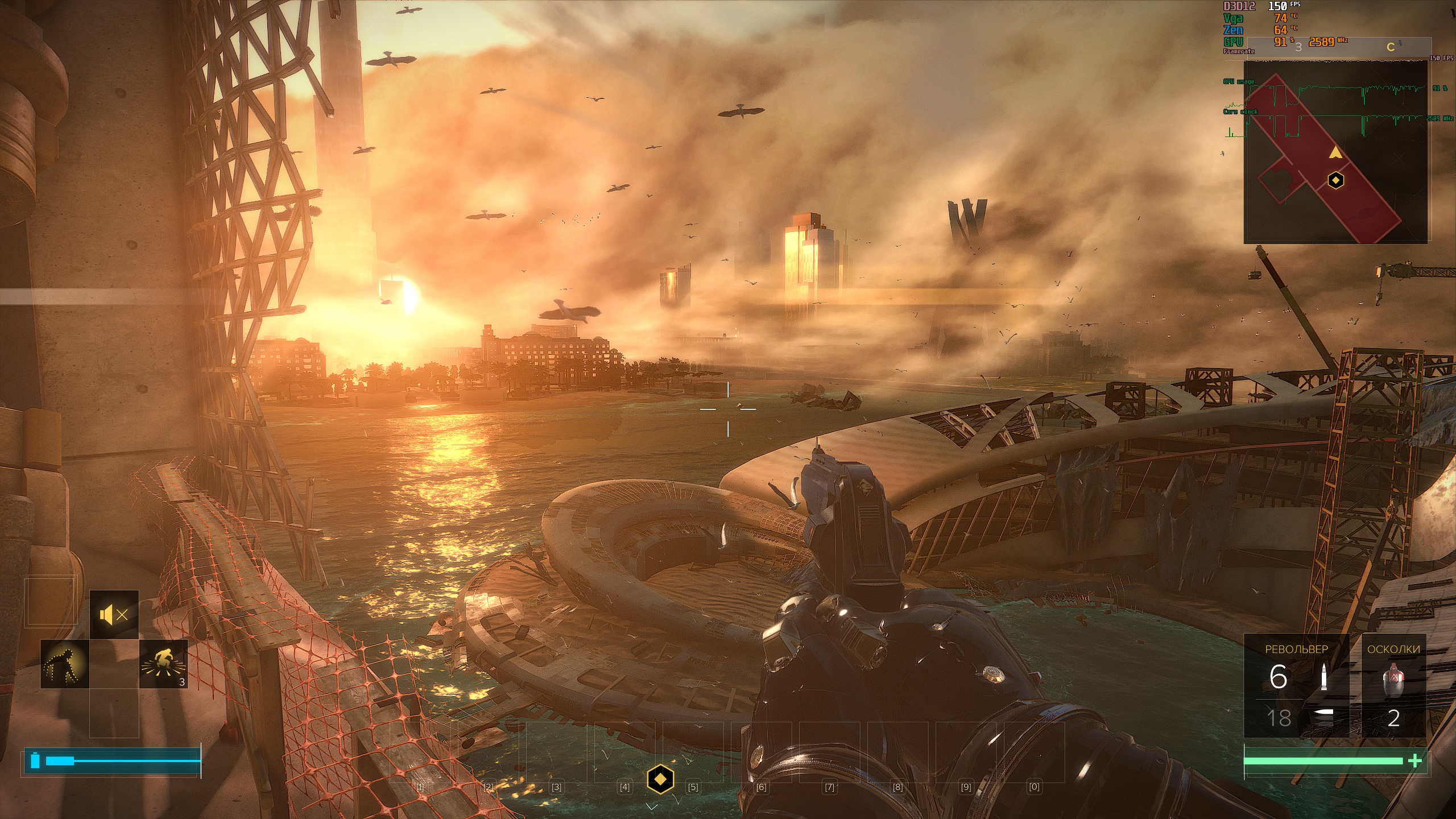Select the Револьвер weapon panel

tap(1296, 685)
